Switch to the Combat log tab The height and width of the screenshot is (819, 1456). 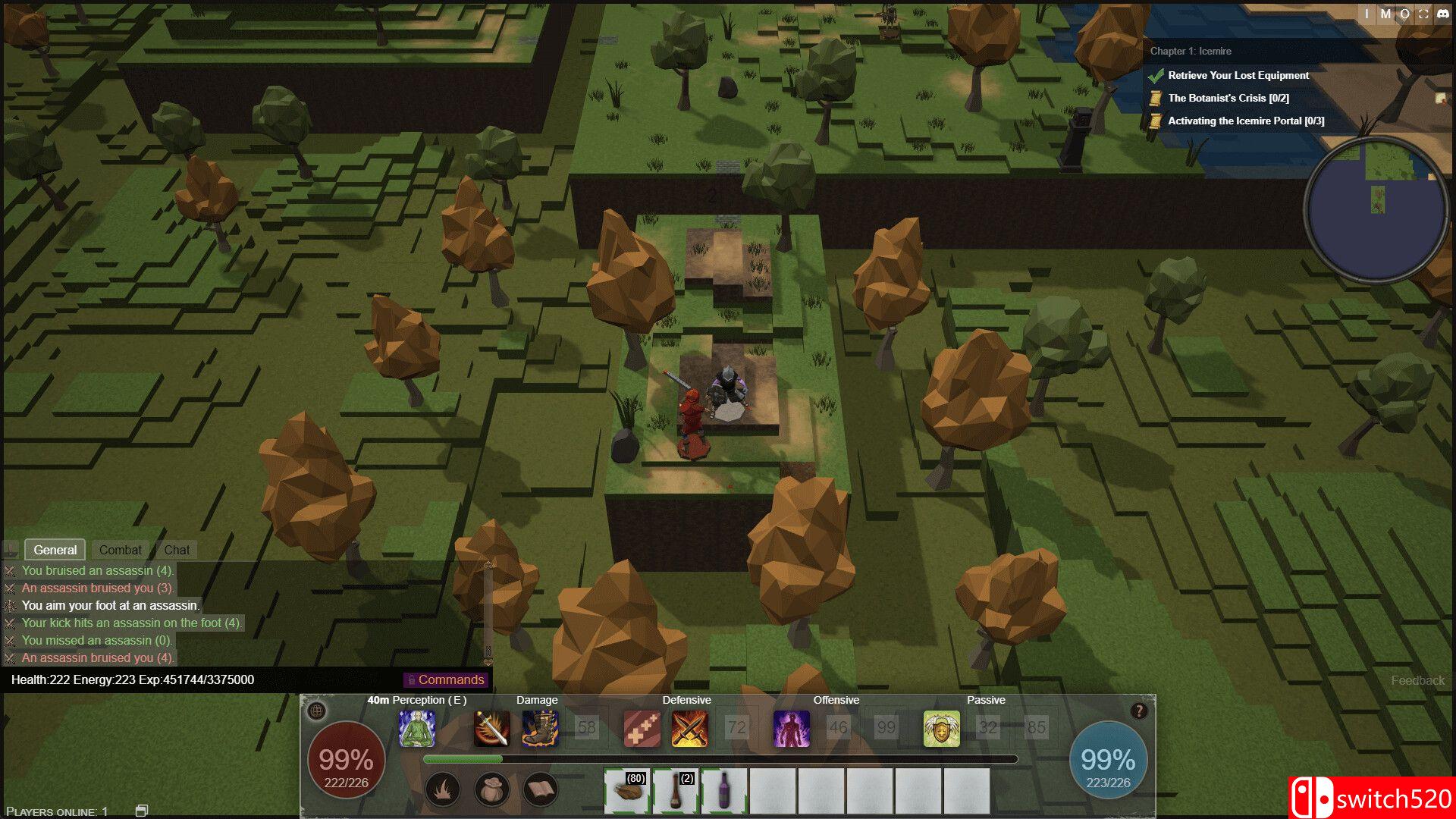point(120,550)
